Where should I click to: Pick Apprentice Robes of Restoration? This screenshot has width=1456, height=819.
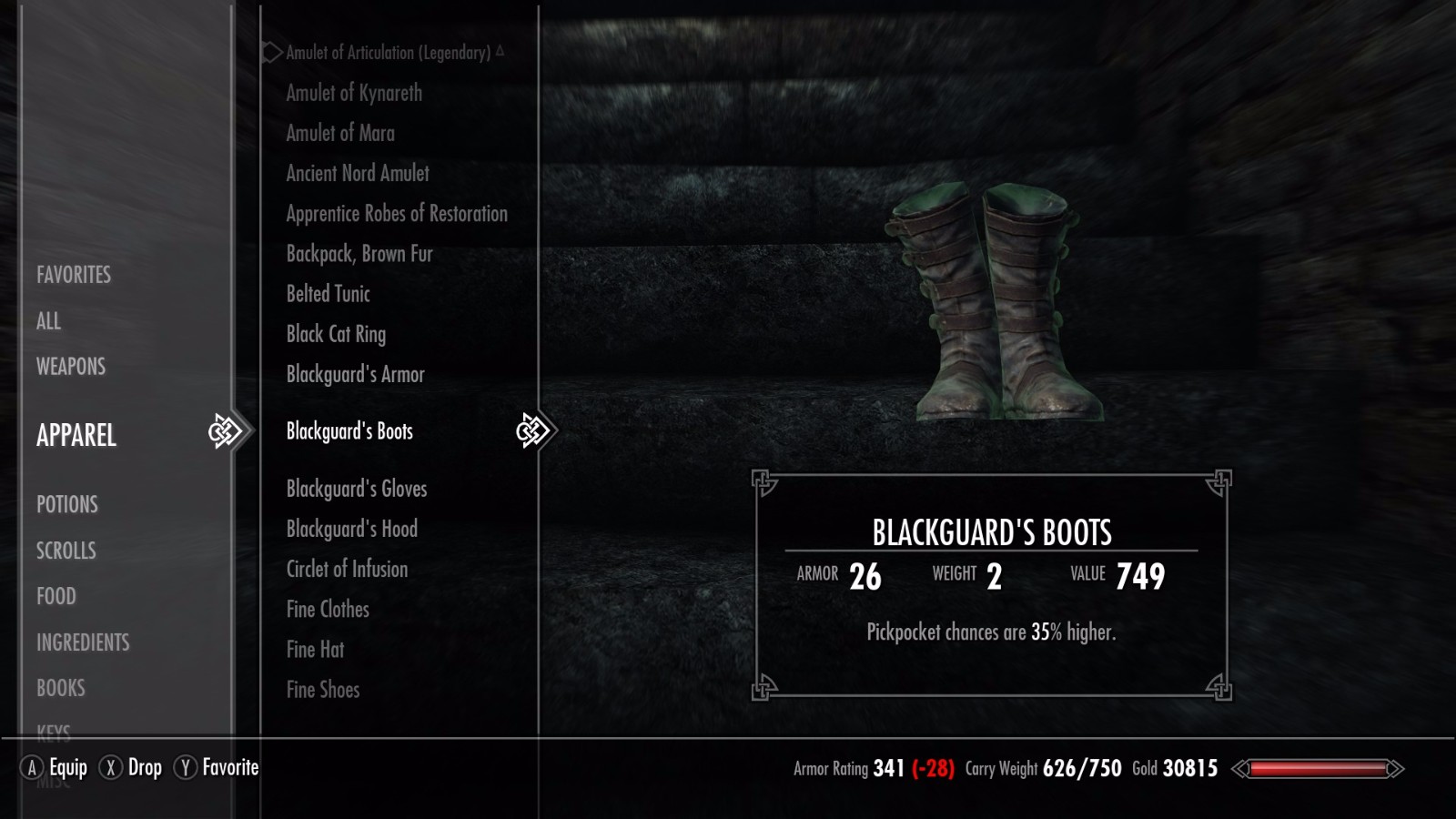point(397,214)
